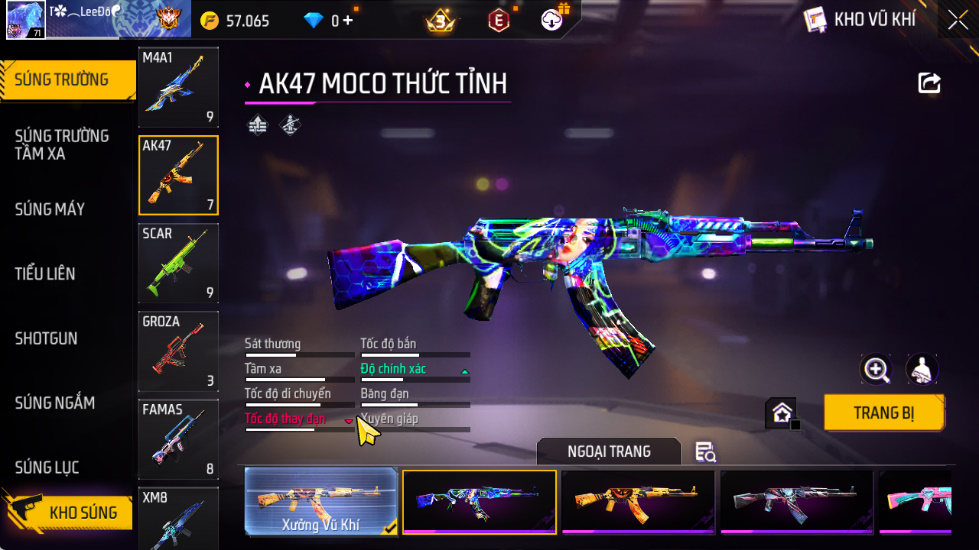Select the FAMAS weapon tile
Image resolution: width=979 pixels, height=550 pixels.
coord(178,439)
